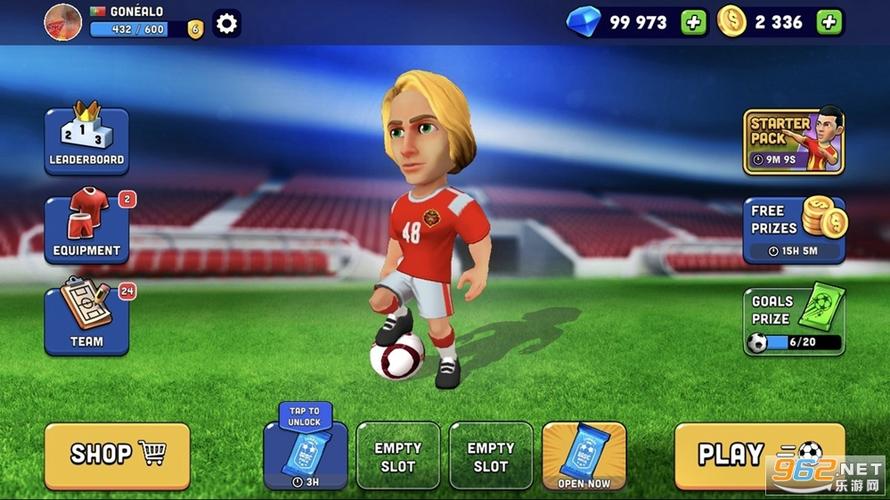Open the Equipment menu
Viewport: 890px width, 500px height.
(86, 230)
